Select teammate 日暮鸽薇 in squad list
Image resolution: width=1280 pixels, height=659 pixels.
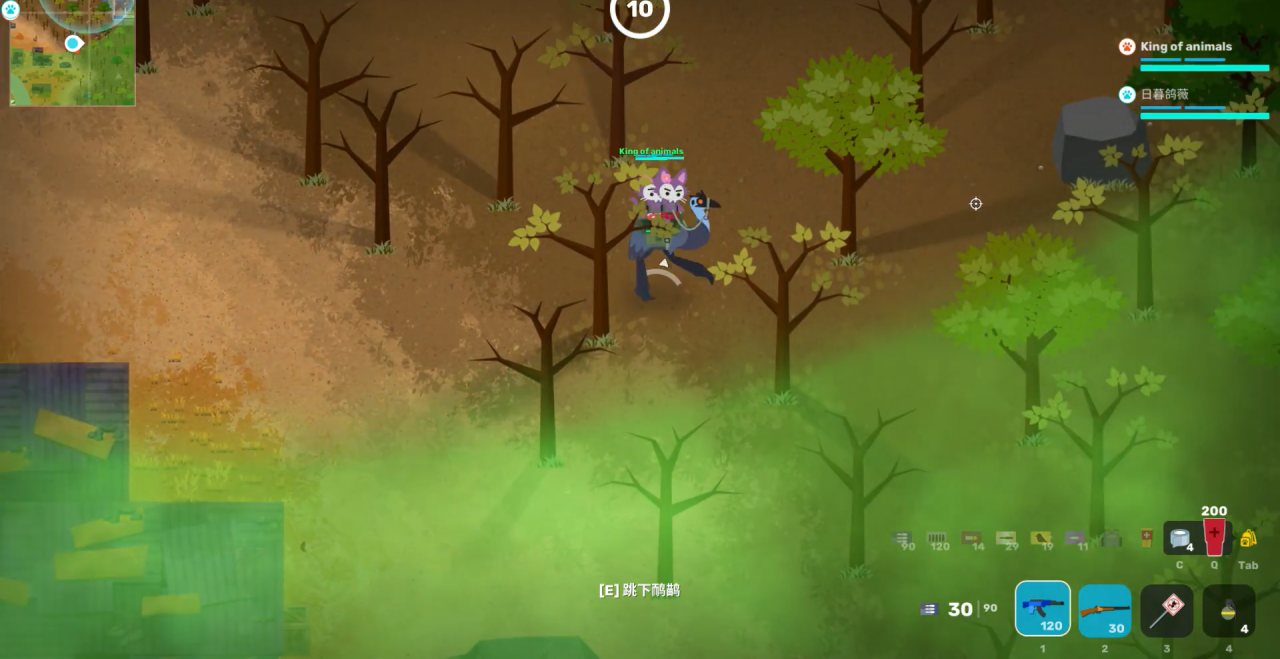1165,95
